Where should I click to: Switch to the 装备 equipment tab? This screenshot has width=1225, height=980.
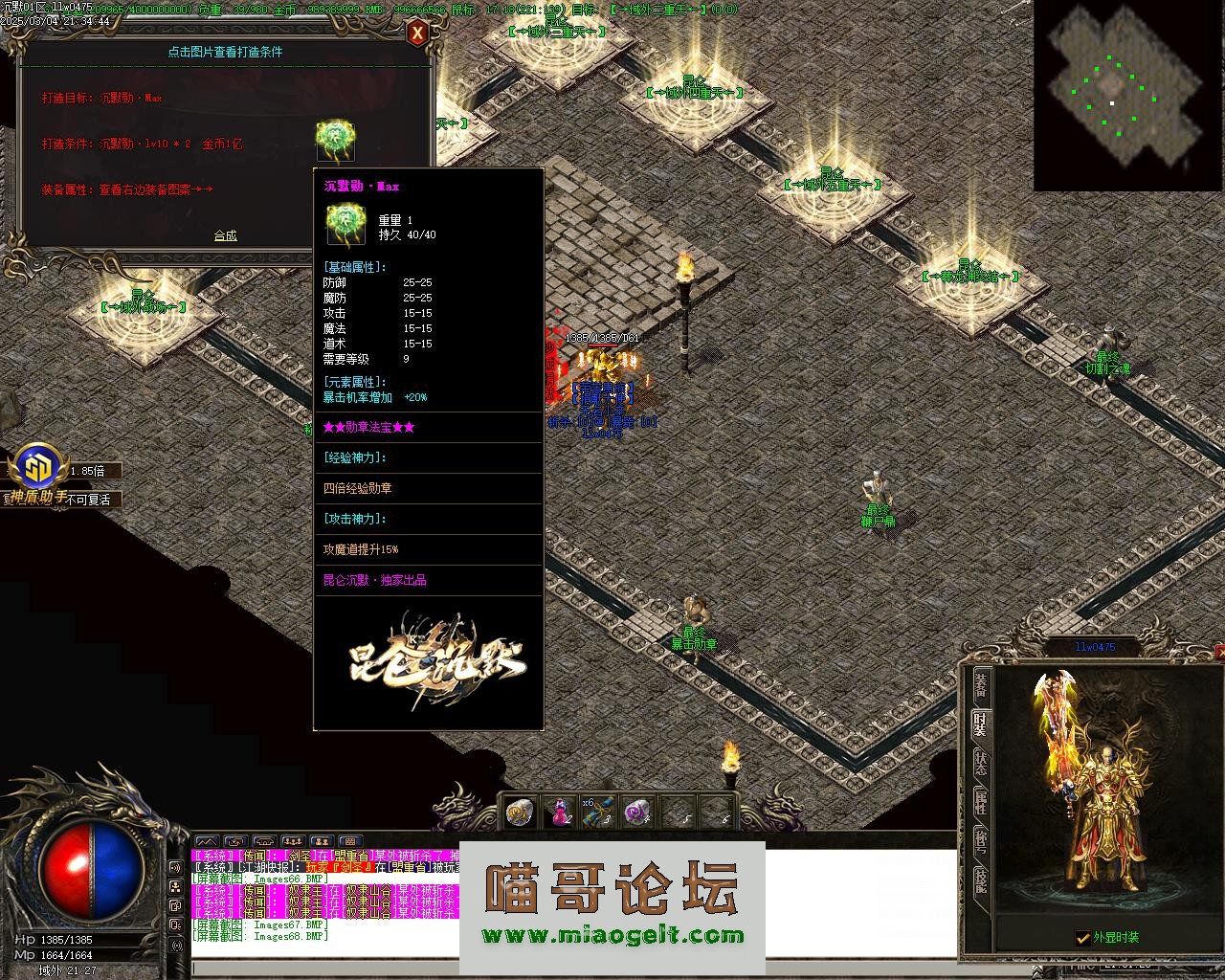981,683
